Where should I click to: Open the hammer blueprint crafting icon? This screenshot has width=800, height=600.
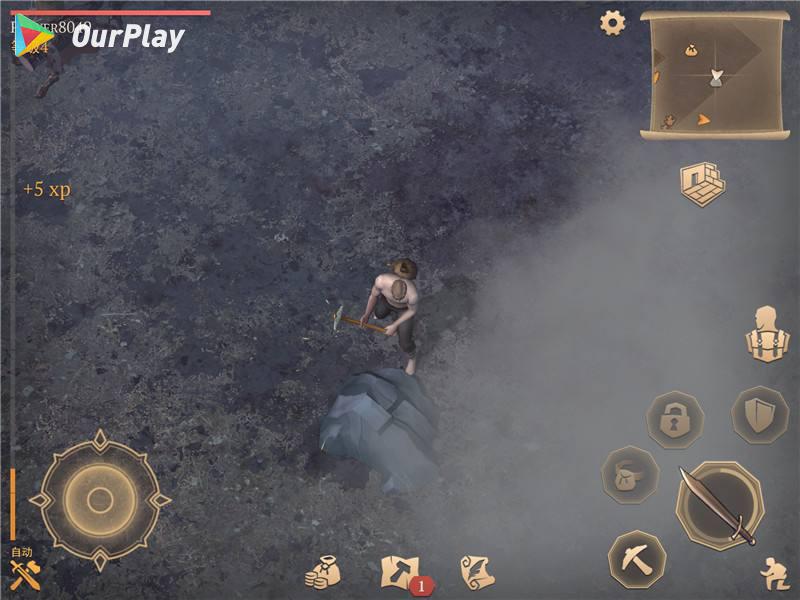tap(400, 572)
